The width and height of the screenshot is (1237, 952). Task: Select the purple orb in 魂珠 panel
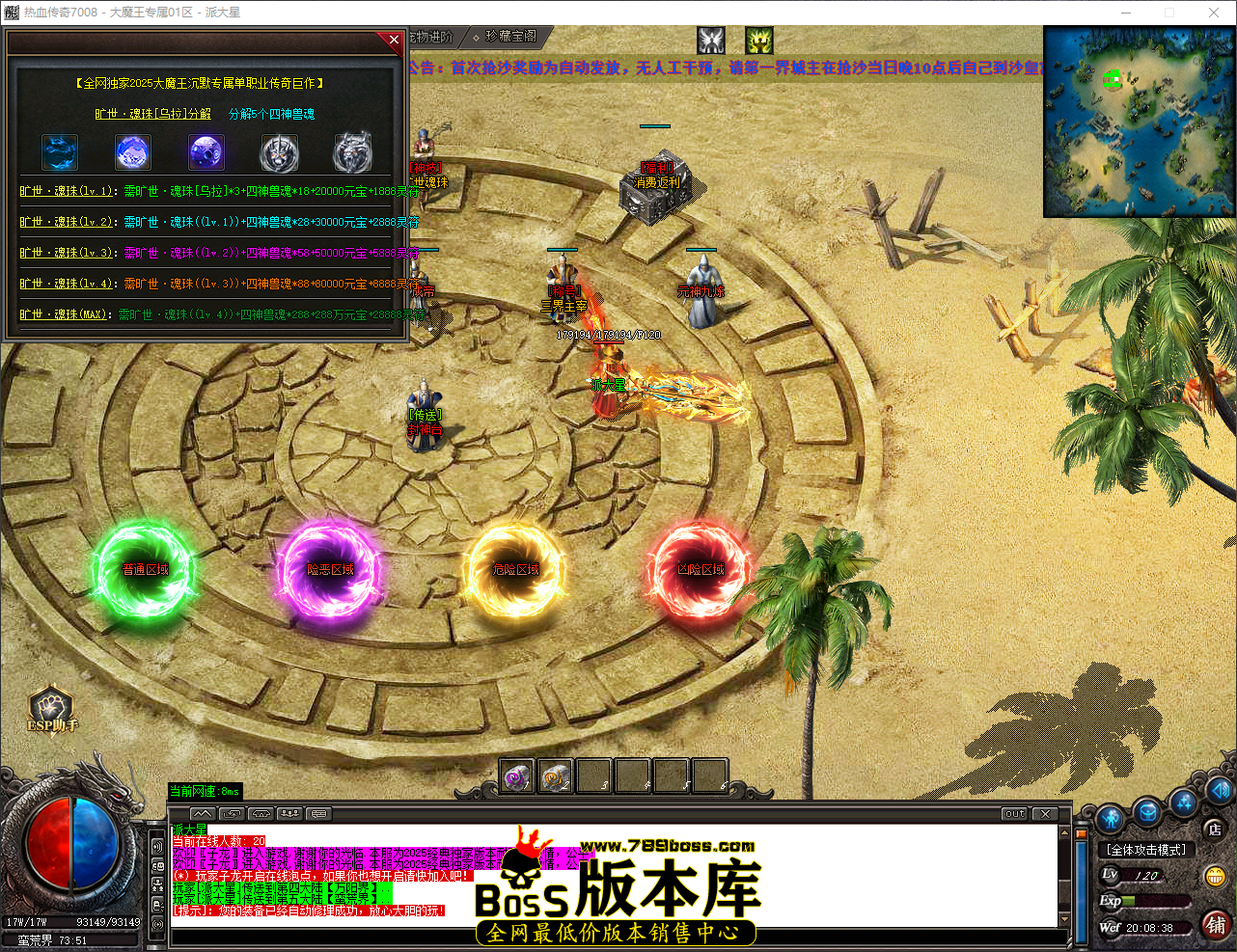tap(206, 152)
